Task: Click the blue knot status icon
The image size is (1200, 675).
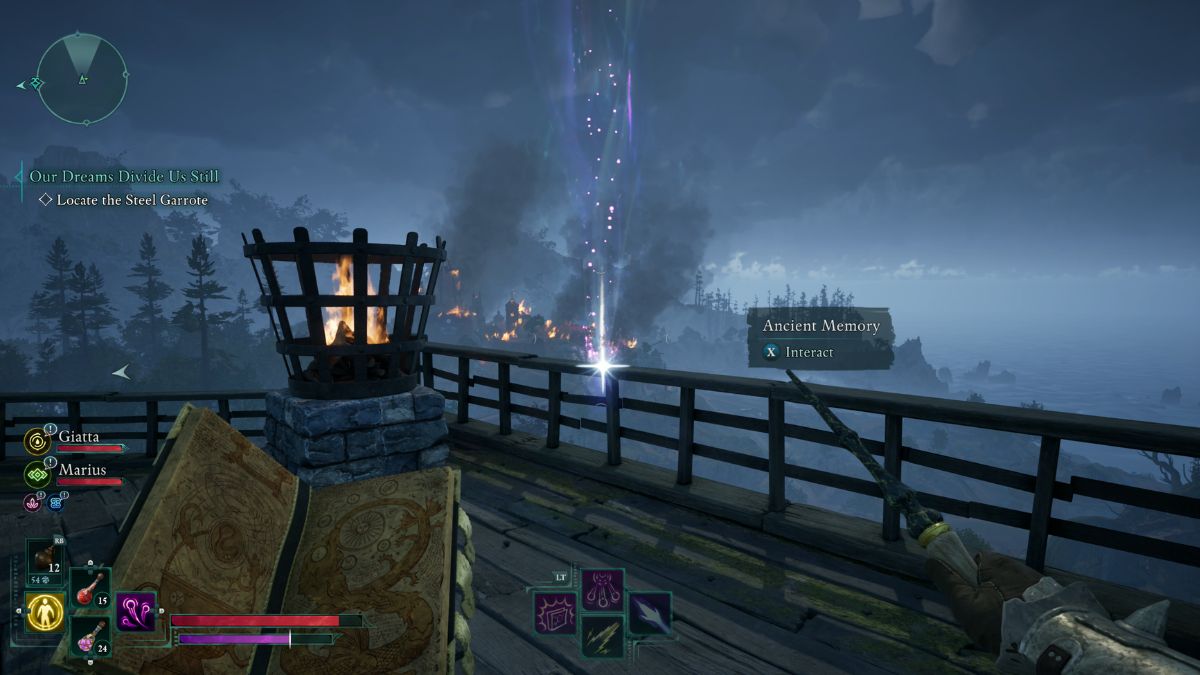Action: (x=55, y=502)
